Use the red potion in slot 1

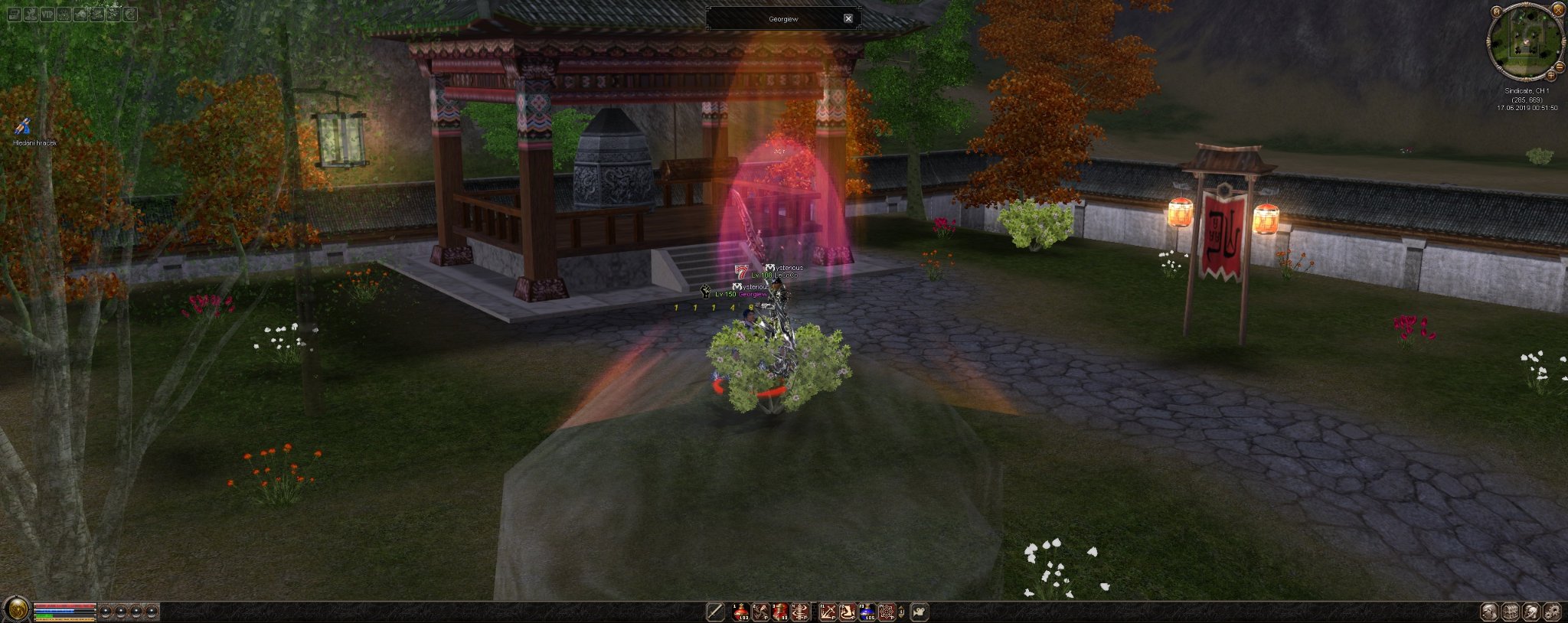(741, 612)
